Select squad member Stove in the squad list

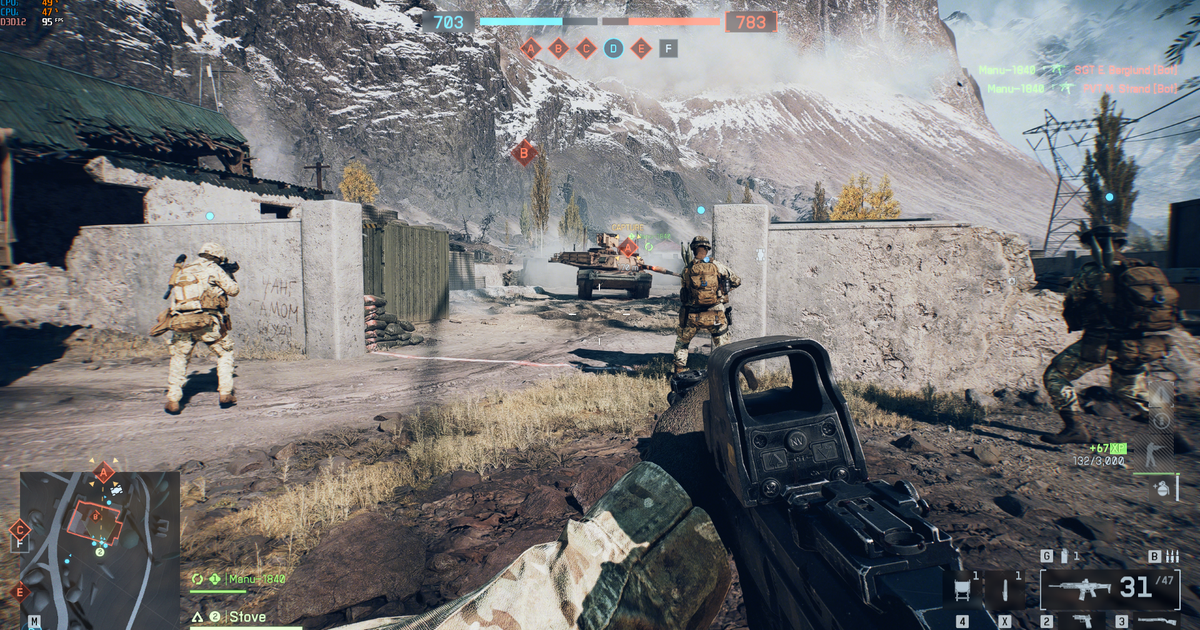point(250,617)
